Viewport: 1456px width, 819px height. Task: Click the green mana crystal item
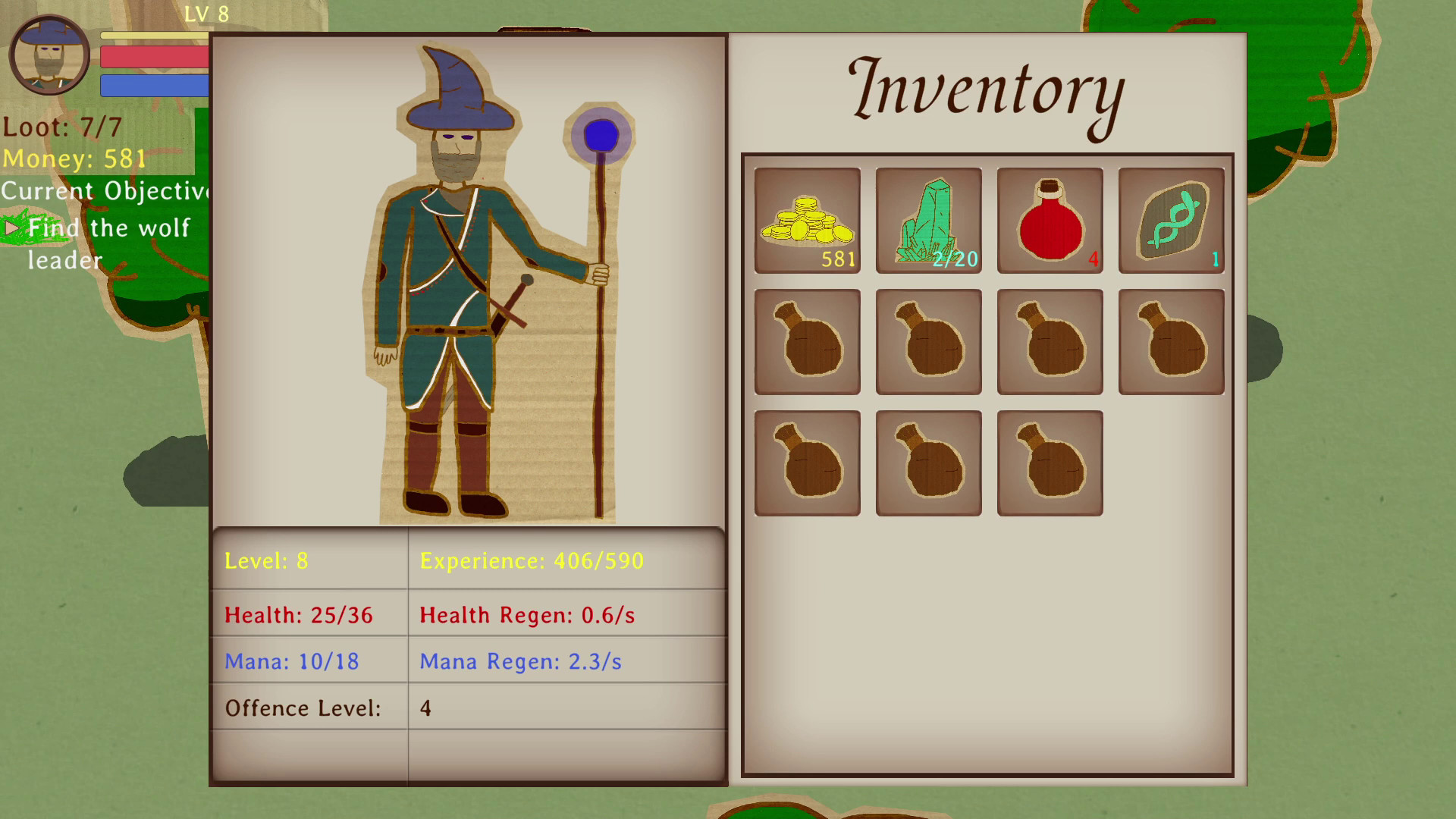pos(928,221)
